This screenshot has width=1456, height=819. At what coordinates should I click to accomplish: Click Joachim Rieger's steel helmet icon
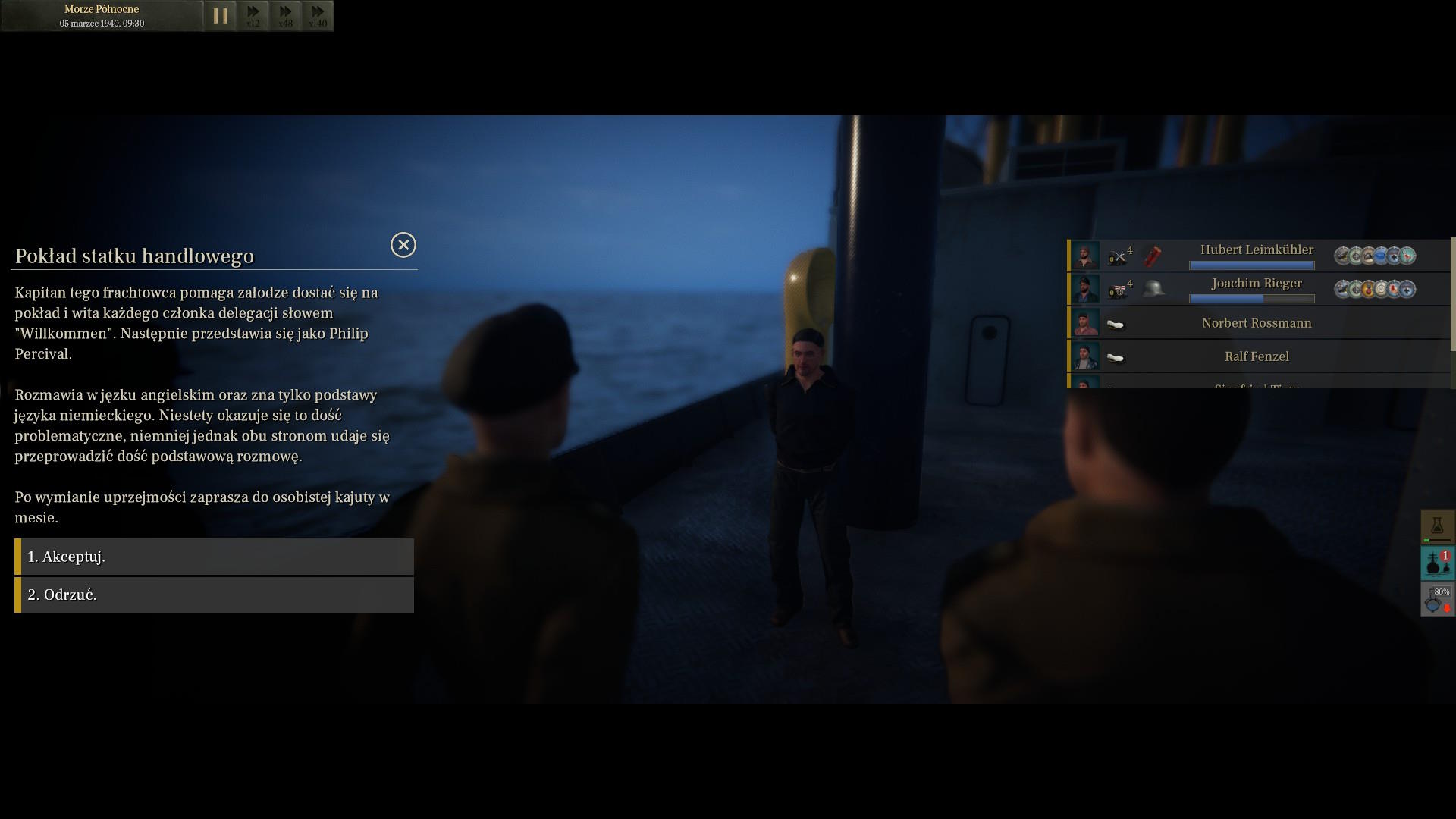tap(1153, 289)
